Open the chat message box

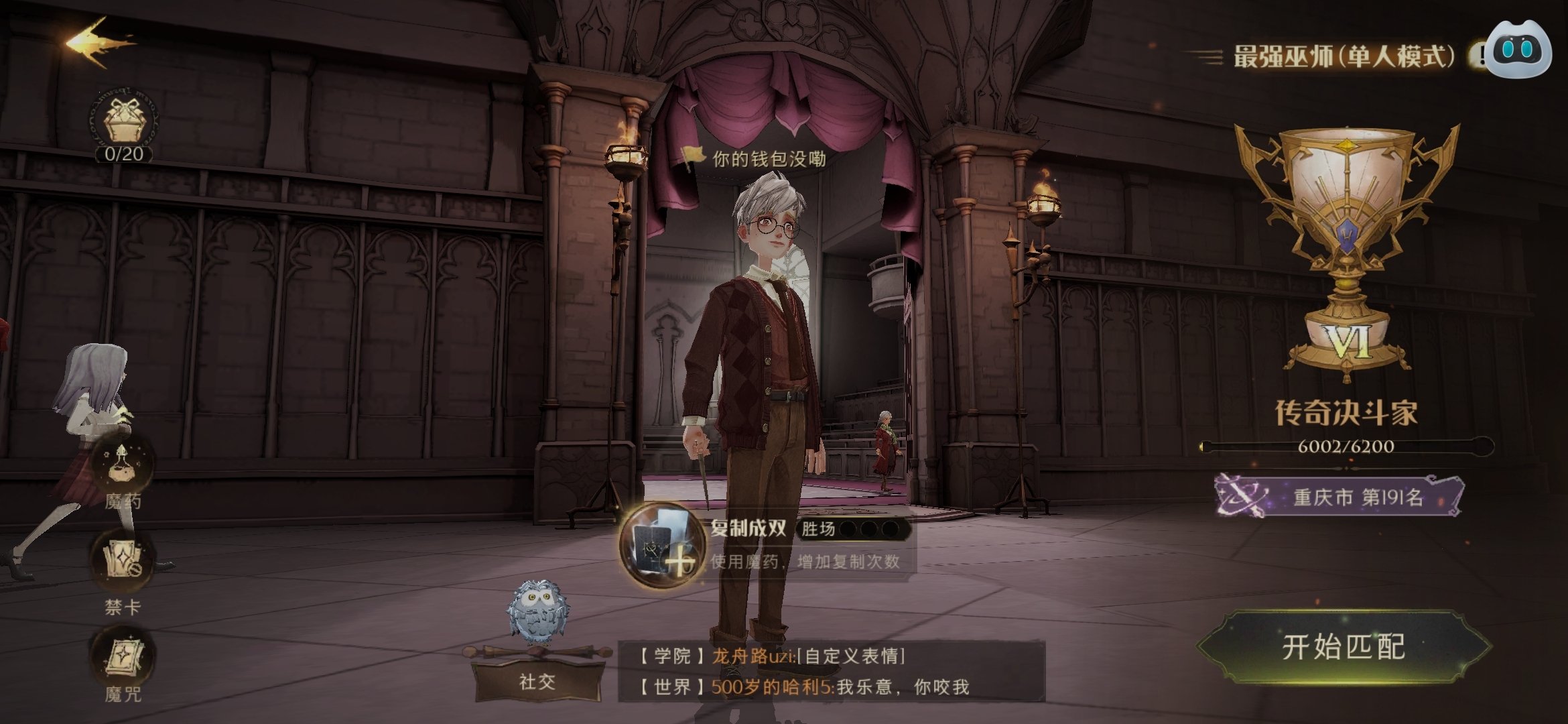click(831, 671)
